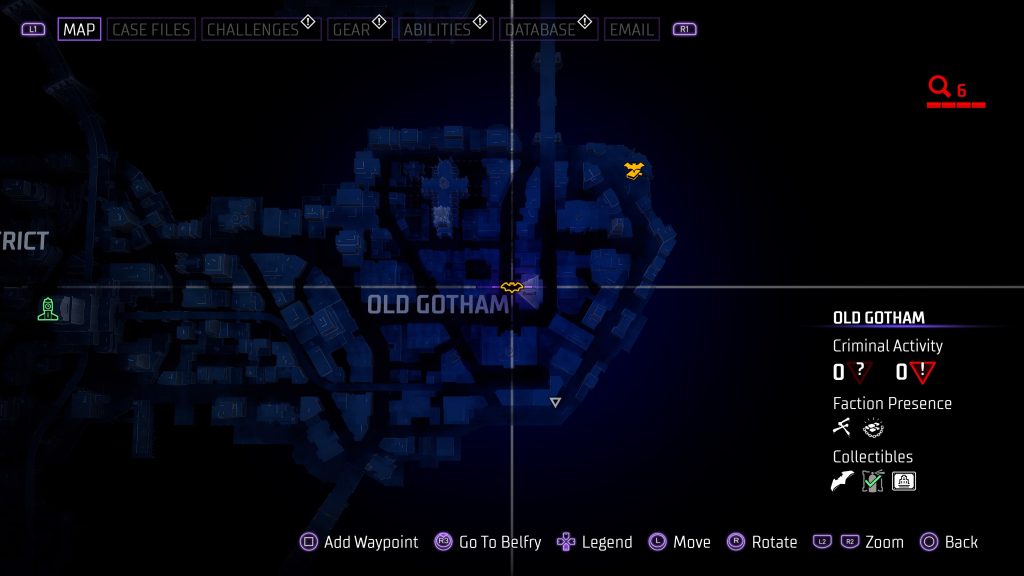
Task: Switch to the Email tab
Action: point(631,29)
